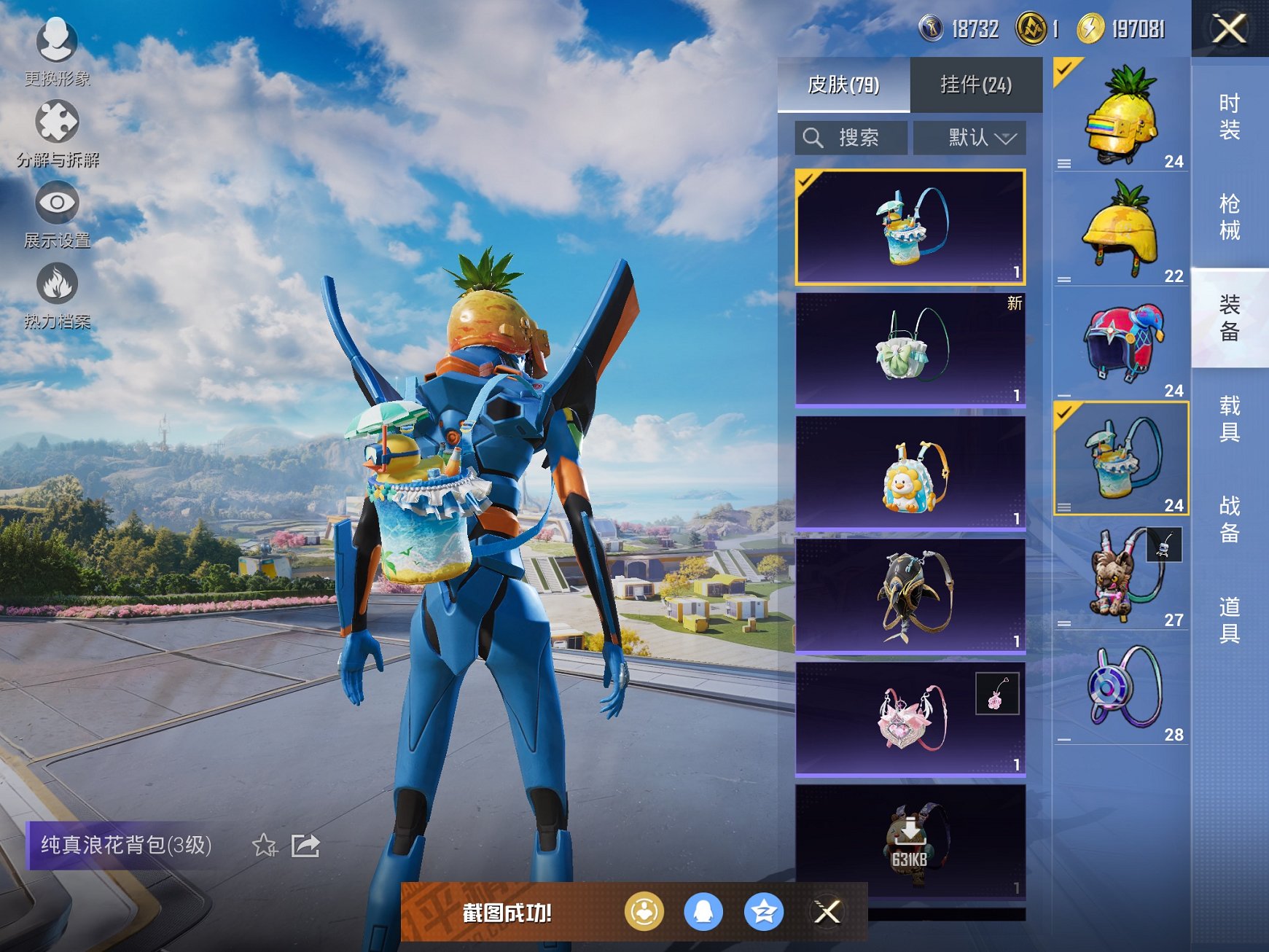
Task: Click the 搜索 search field
Action: [x=851, y=138]
